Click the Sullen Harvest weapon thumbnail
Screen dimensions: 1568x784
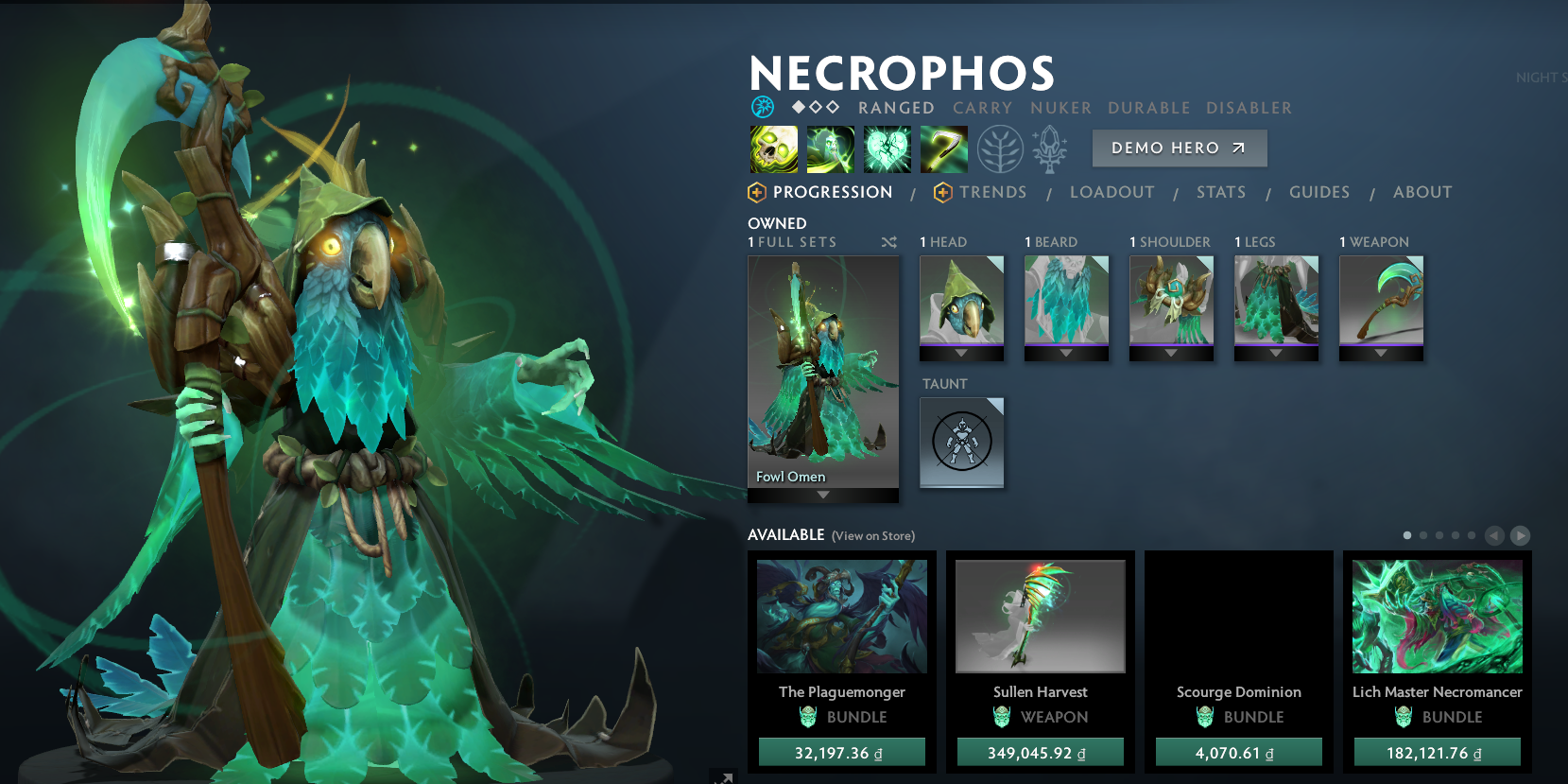[x=1040, y=616]
